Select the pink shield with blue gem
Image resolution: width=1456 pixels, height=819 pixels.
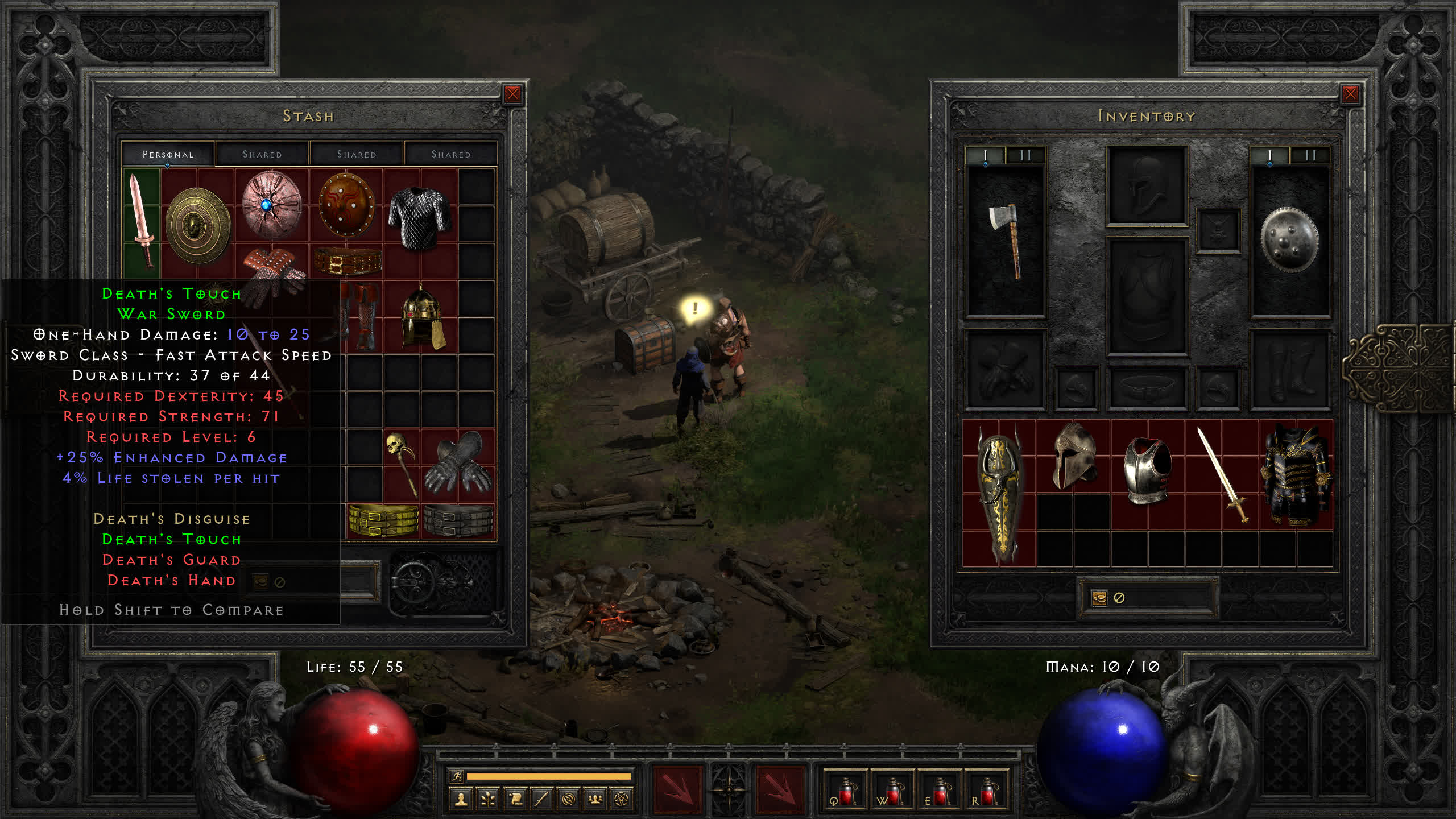point(271,205)
